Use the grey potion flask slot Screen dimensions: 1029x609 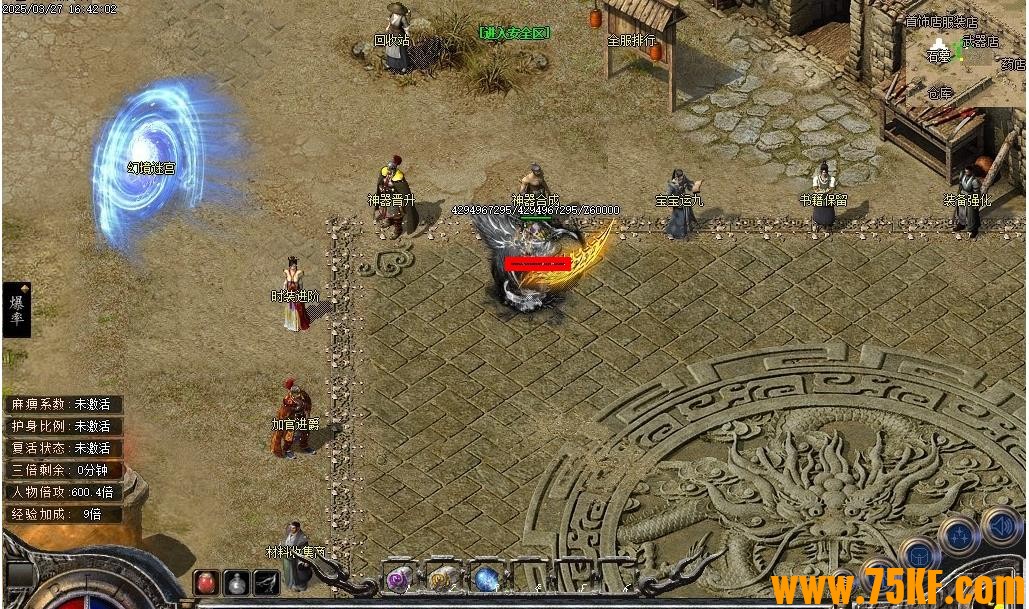point(237,581)
